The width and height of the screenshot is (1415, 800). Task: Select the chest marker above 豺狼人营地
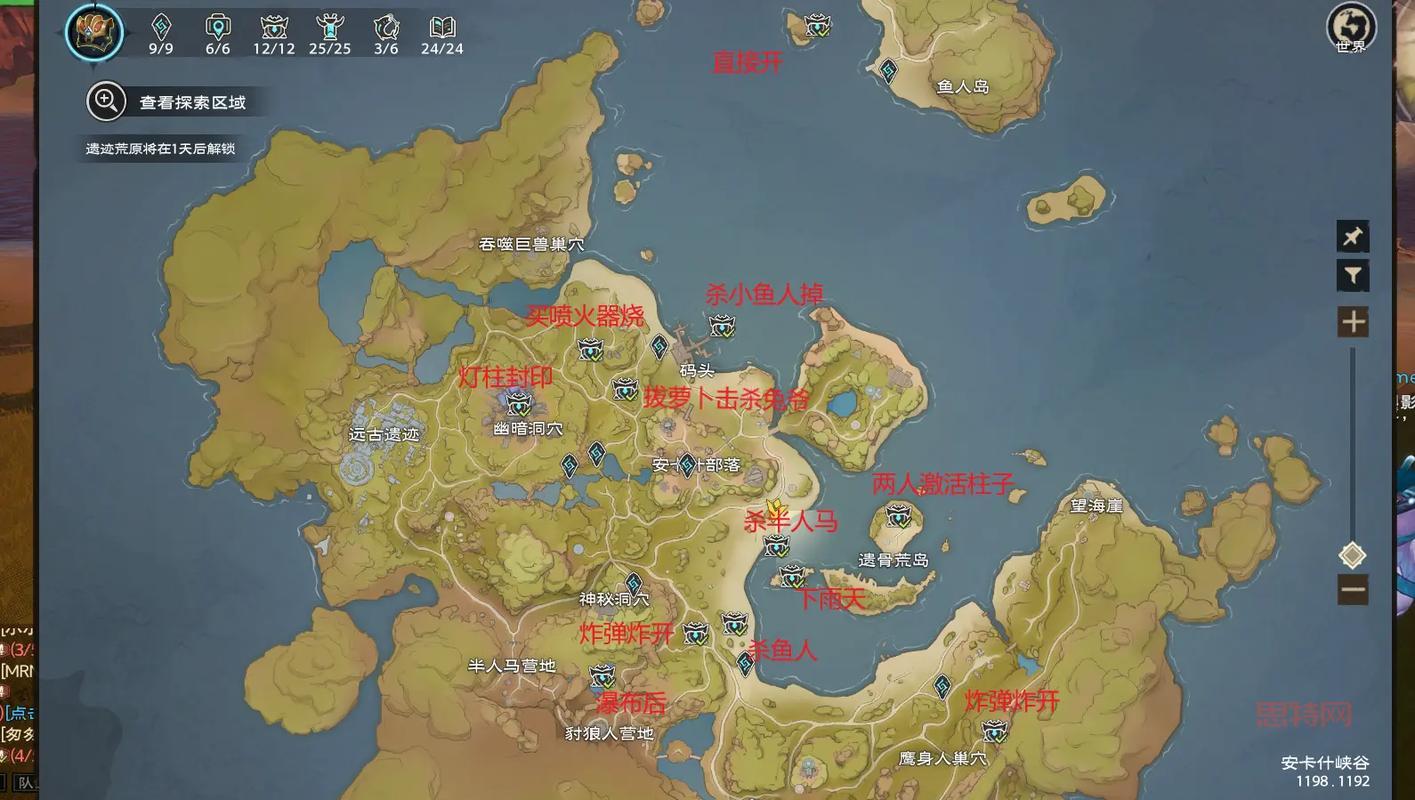[x=602, y=676]
